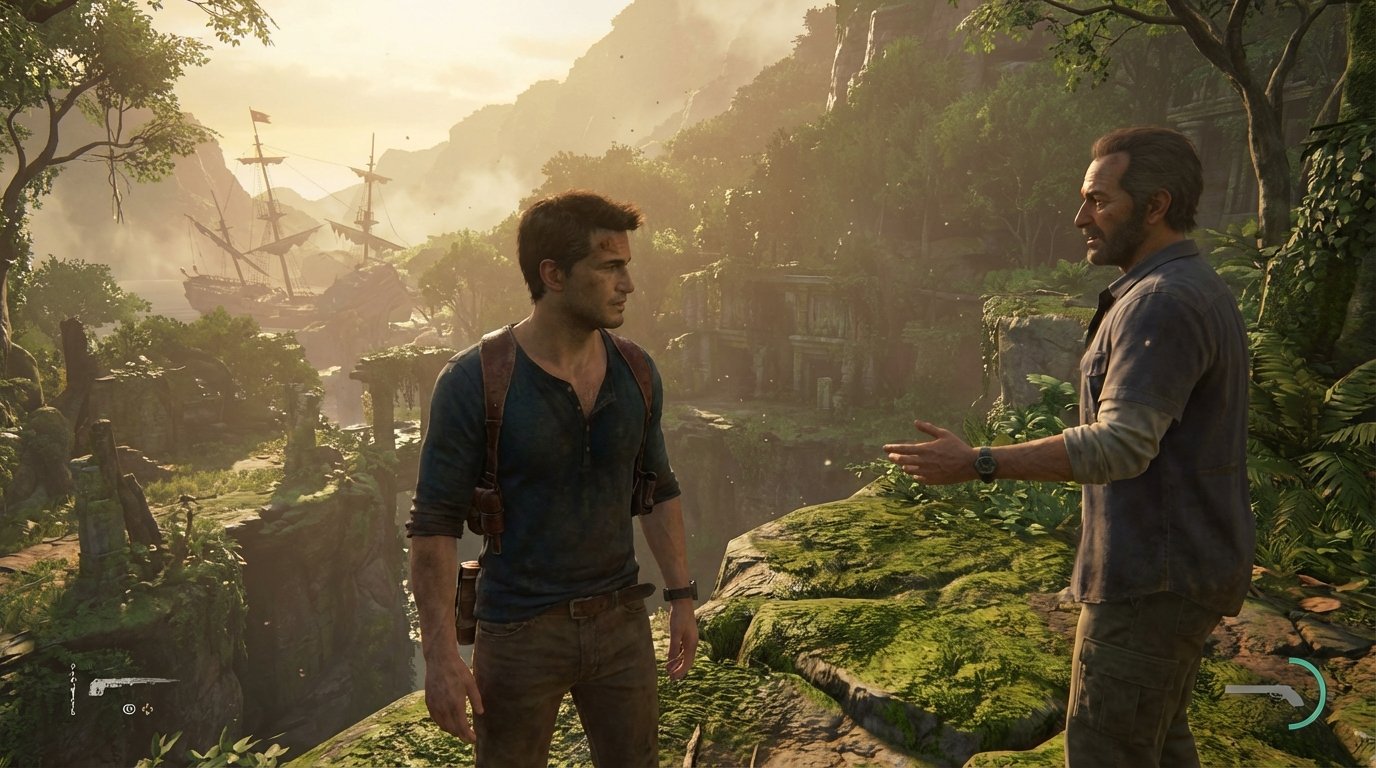This screenshot has width=1376, height=768.
Task: Click Sully's wristwatch
Action: point(984,466)
